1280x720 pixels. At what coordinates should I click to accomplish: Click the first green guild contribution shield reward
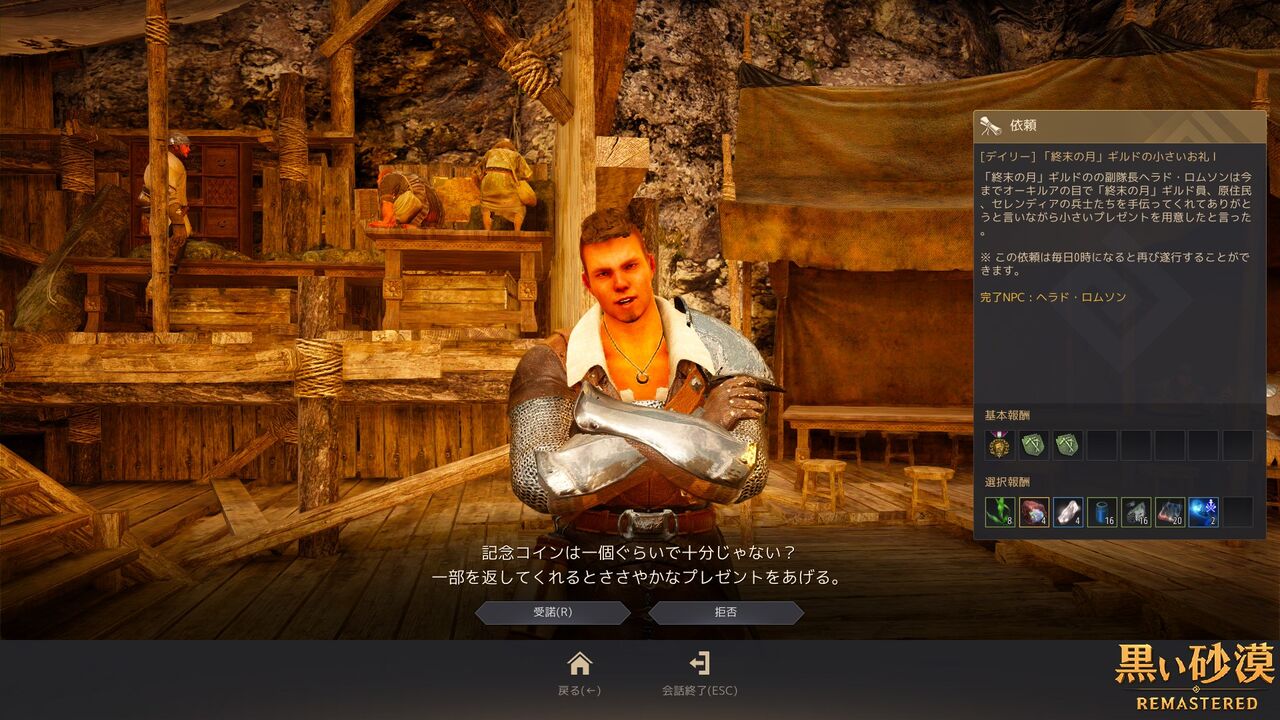[1033, 442]
